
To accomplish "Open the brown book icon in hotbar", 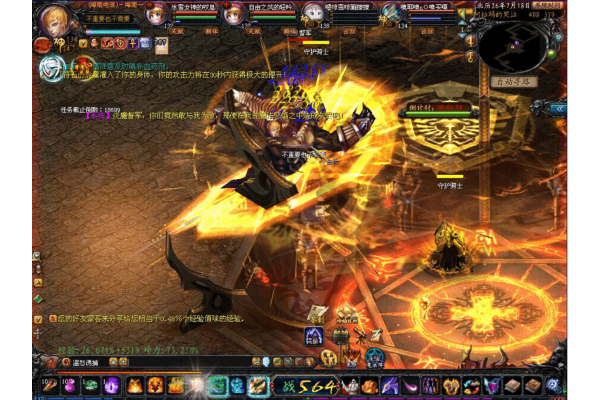I will [x=512, y=385].
